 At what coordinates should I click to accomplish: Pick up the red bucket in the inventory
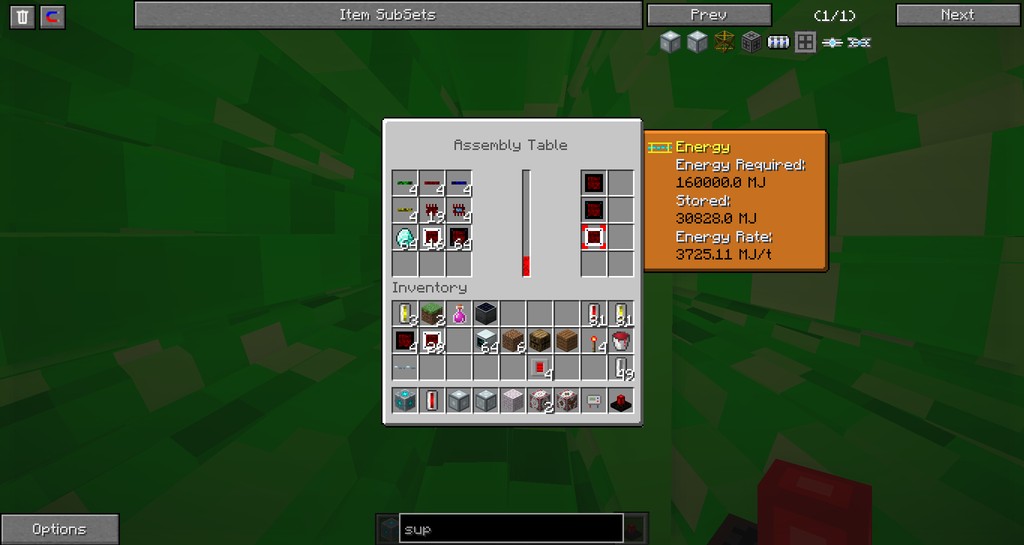pyautogui.click(x=621, y=341)
